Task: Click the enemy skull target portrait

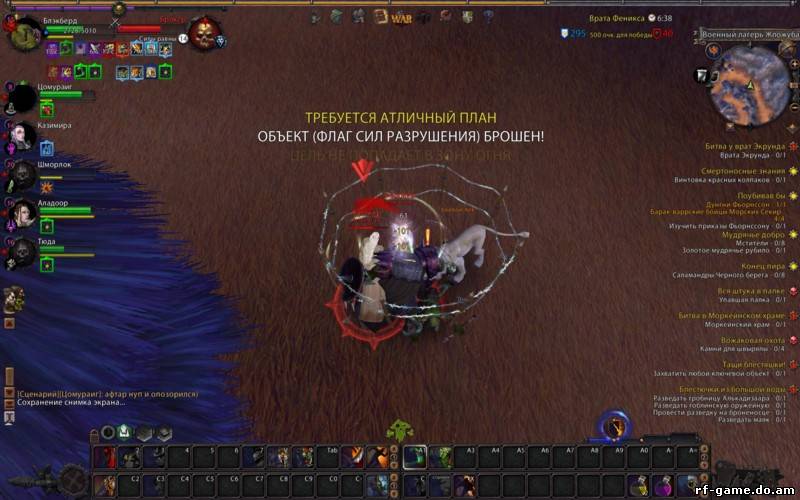Action: point(204,33)
